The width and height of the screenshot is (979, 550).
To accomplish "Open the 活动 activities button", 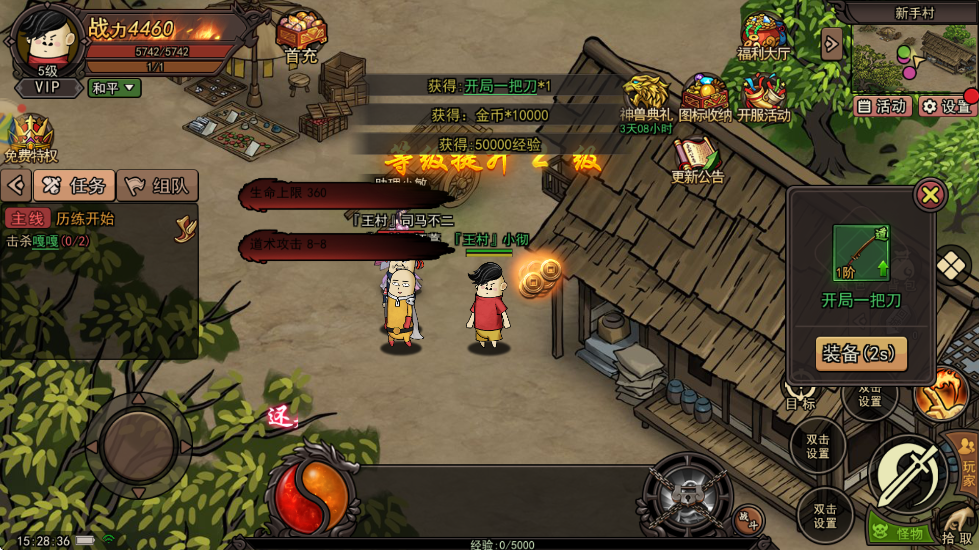I will pyautogui.click(x=880, y=106).
